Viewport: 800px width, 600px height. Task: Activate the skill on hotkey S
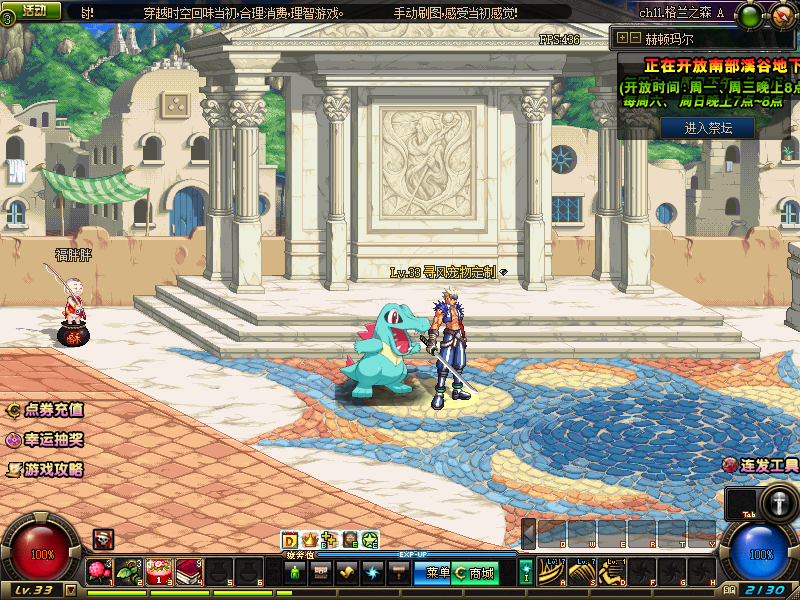[584, 572]
